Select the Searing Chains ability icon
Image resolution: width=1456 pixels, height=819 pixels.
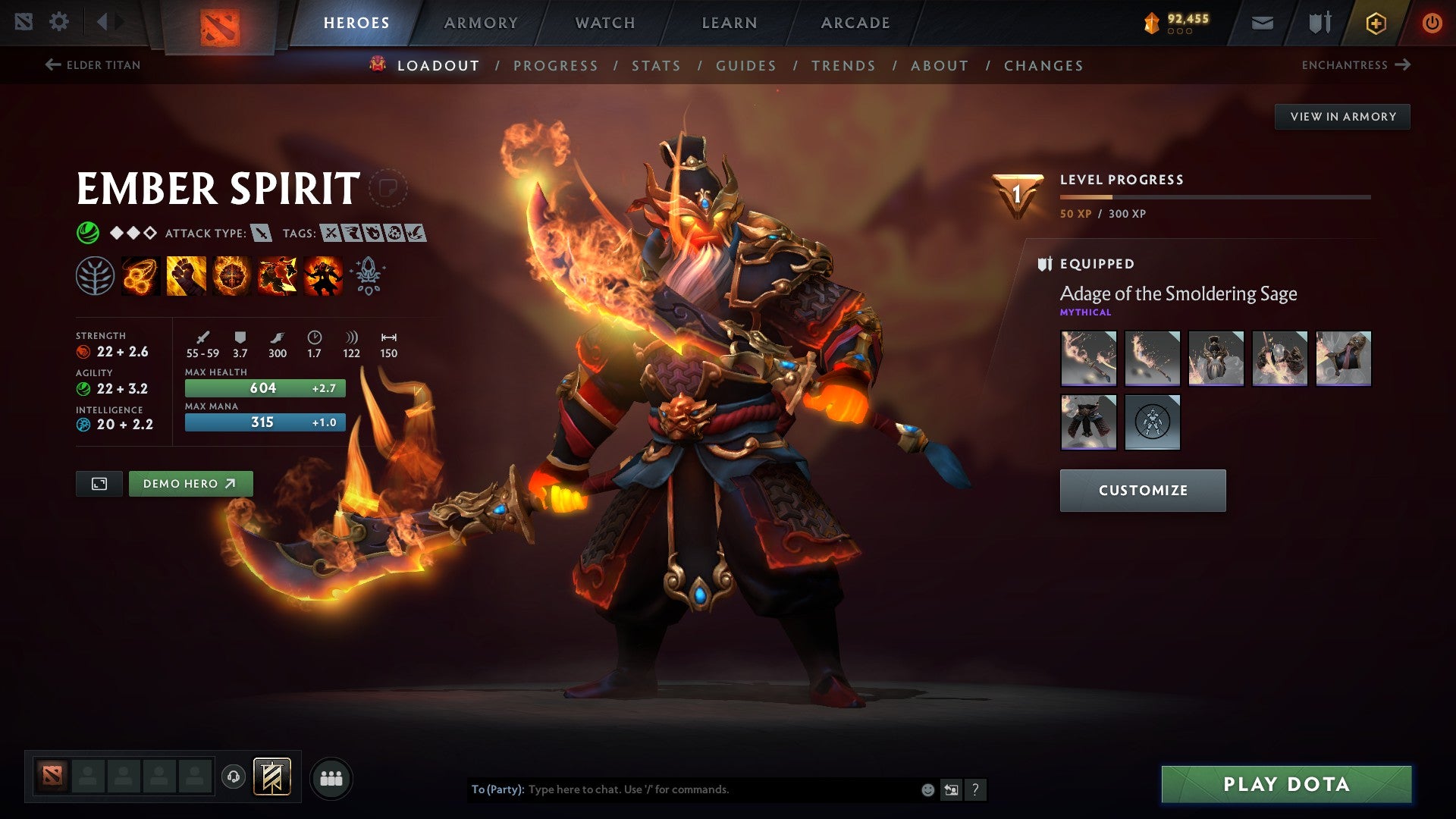tap(140, 277)
